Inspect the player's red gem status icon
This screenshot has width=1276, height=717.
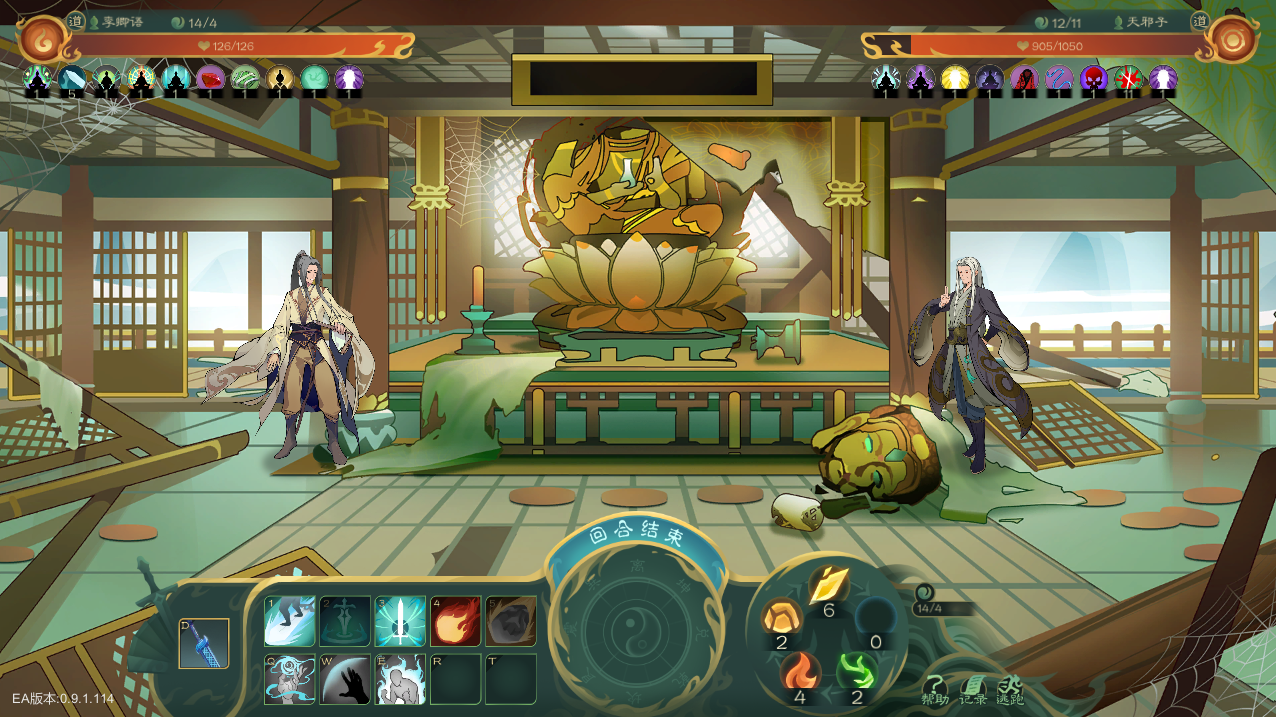pos(210,79)
